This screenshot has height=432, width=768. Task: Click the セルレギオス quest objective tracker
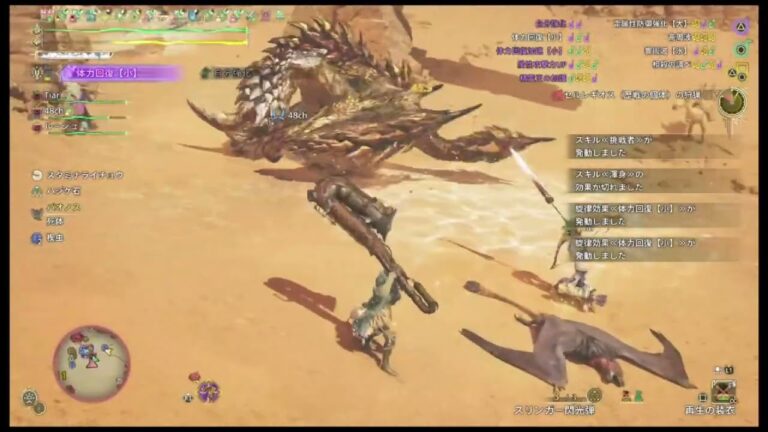(x=632, y=95)
